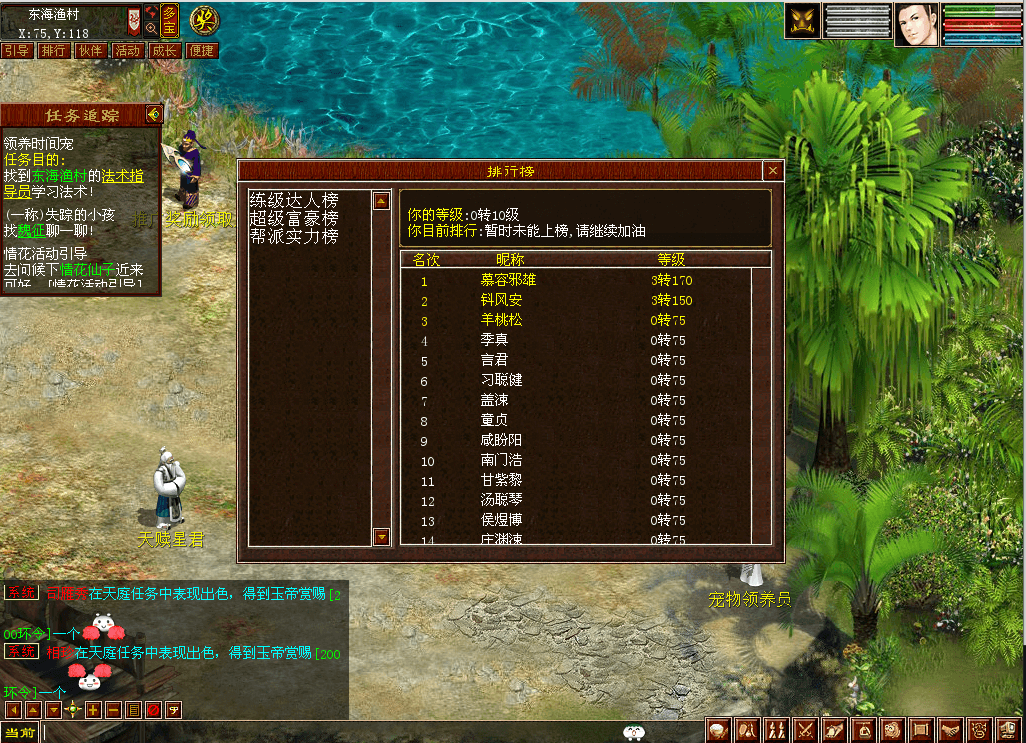Viewport: 1026px width, 743px height.
Task: Show the 活动 events panel
Action: click(x=127, y=51)
